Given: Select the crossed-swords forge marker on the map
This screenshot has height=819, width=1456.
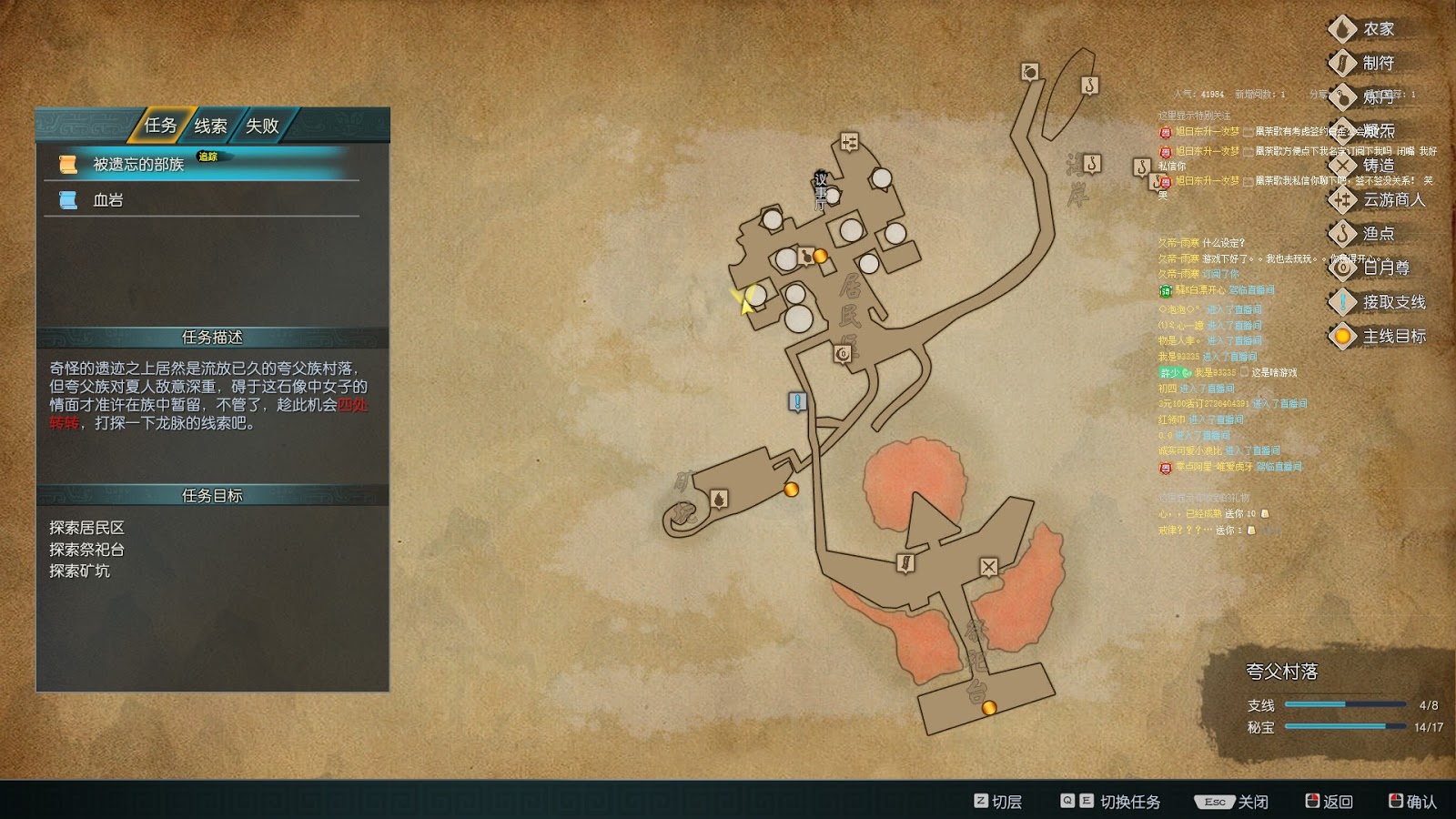Looking at the screenshot, I should coord(988,567).
